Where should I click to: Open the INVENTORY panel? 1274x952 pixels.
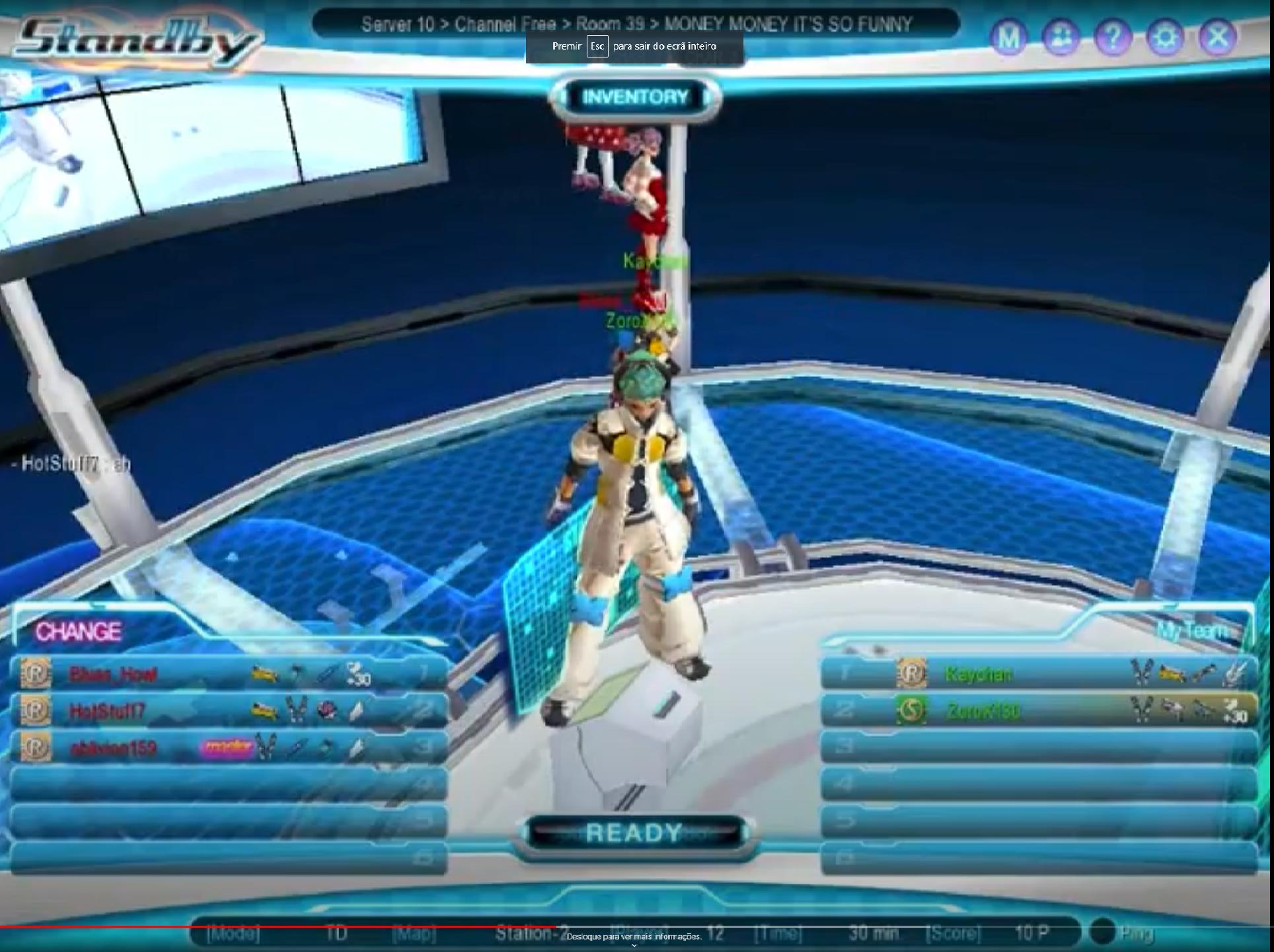tap(634, 98)
